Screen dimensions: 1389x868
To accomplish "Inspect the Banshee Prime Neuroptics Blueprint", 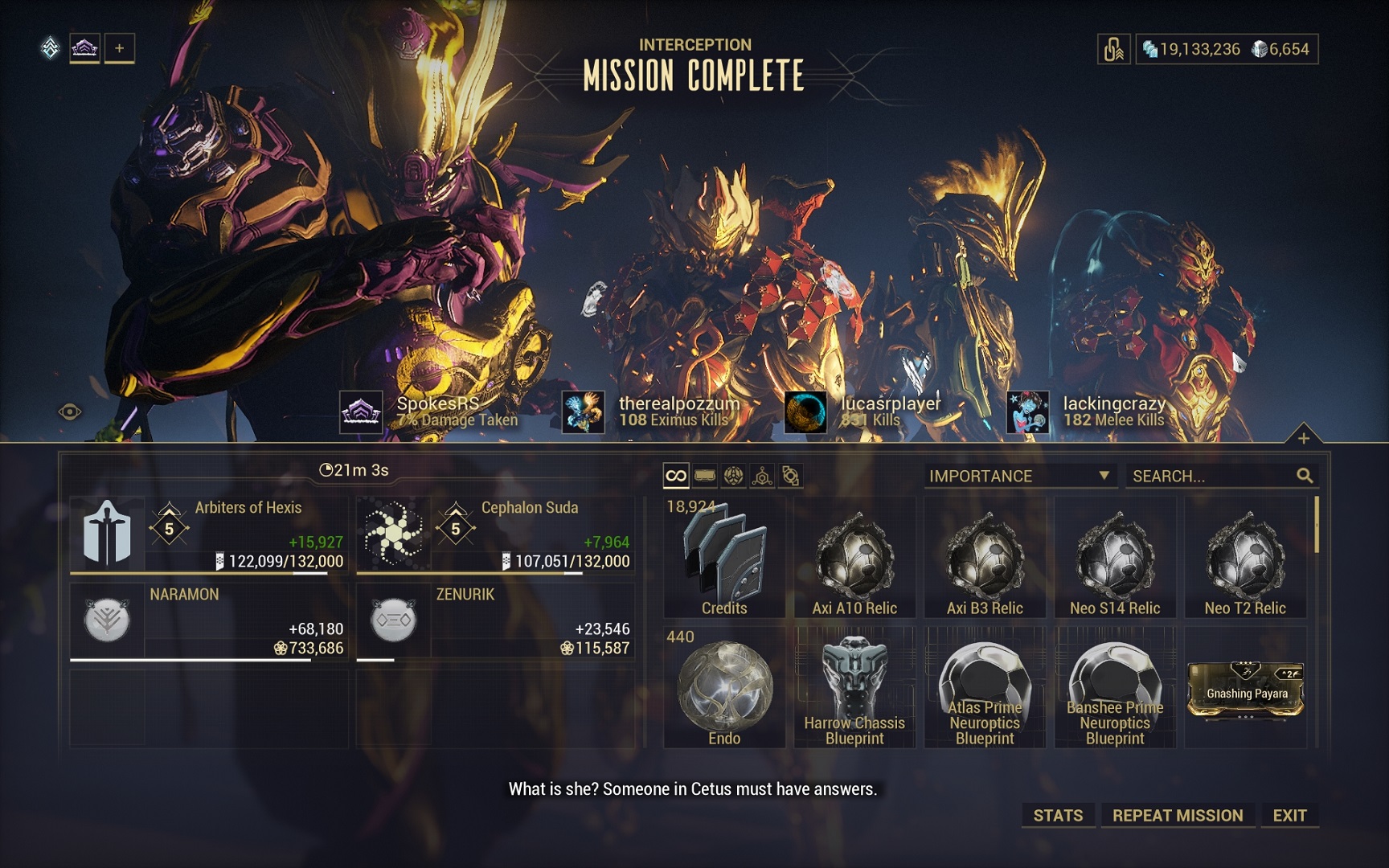I will coord(1115,689).
